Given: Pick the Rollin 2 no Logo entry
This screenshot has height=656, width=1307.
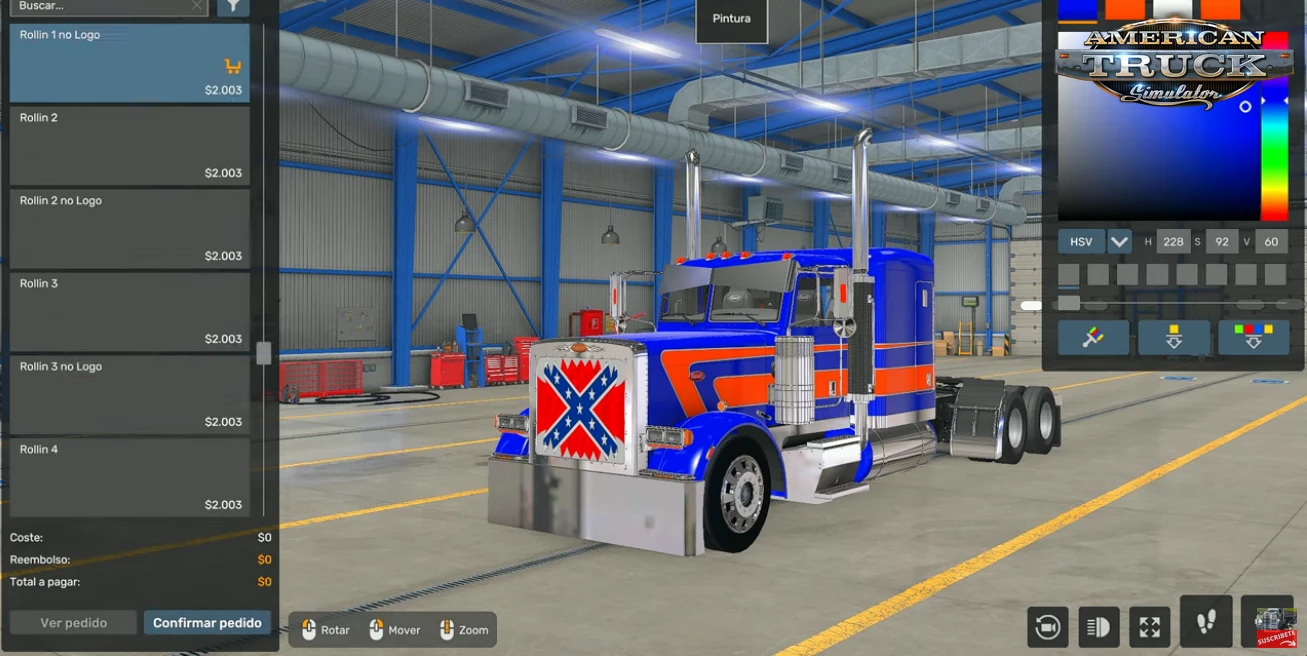Looking at the screenshot, I should pos(129,229).
